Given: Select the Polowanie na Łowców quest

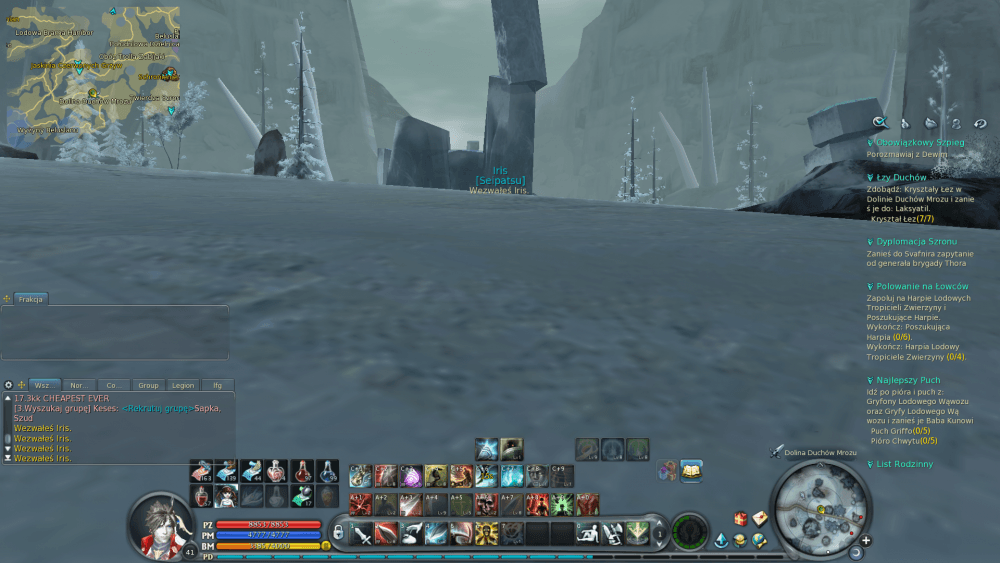Looking at the screenshot, I should point(921,286).
